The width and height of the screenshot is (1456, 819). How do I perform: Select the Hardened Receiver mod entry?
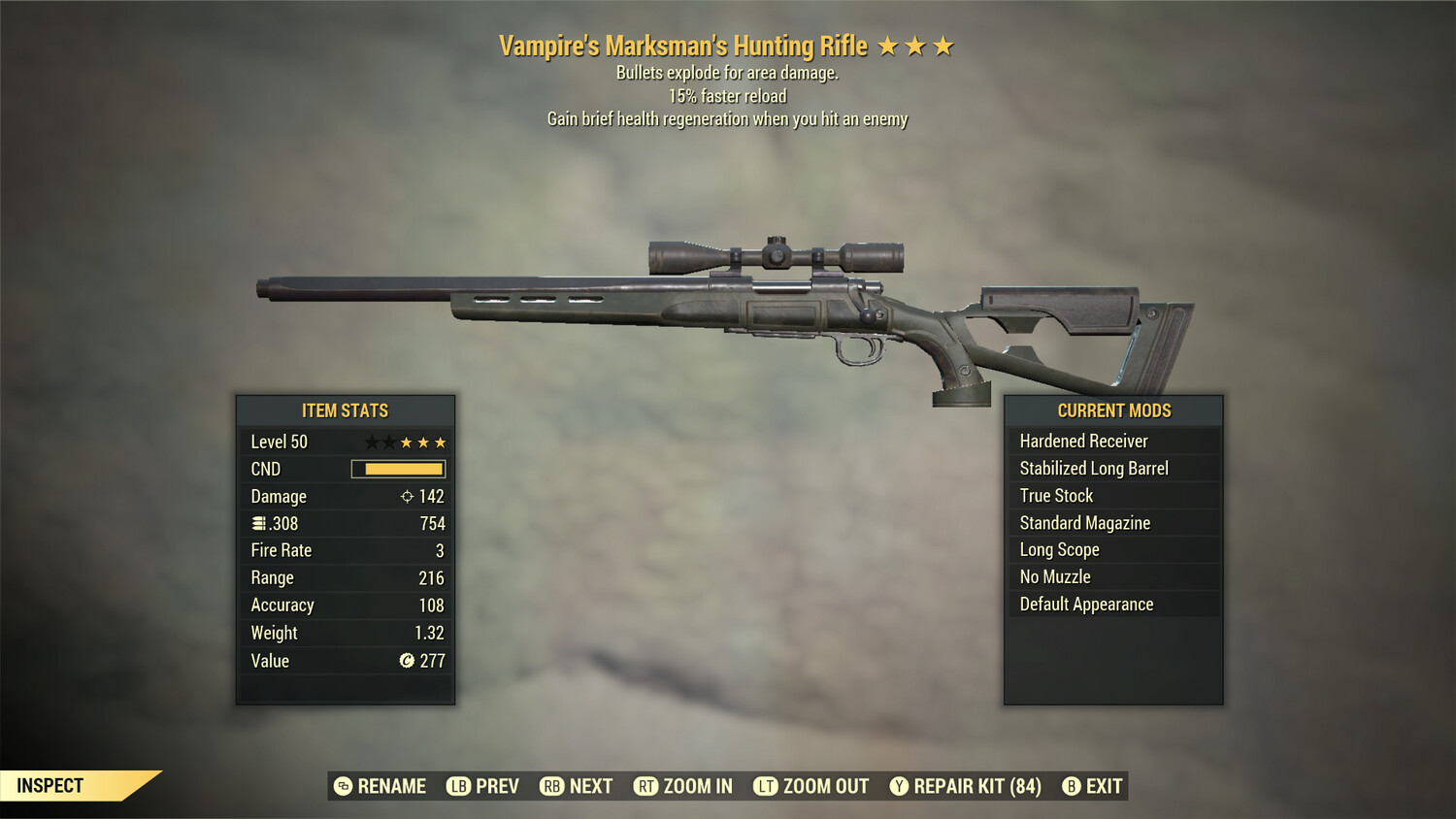[x=1083, y=441]
